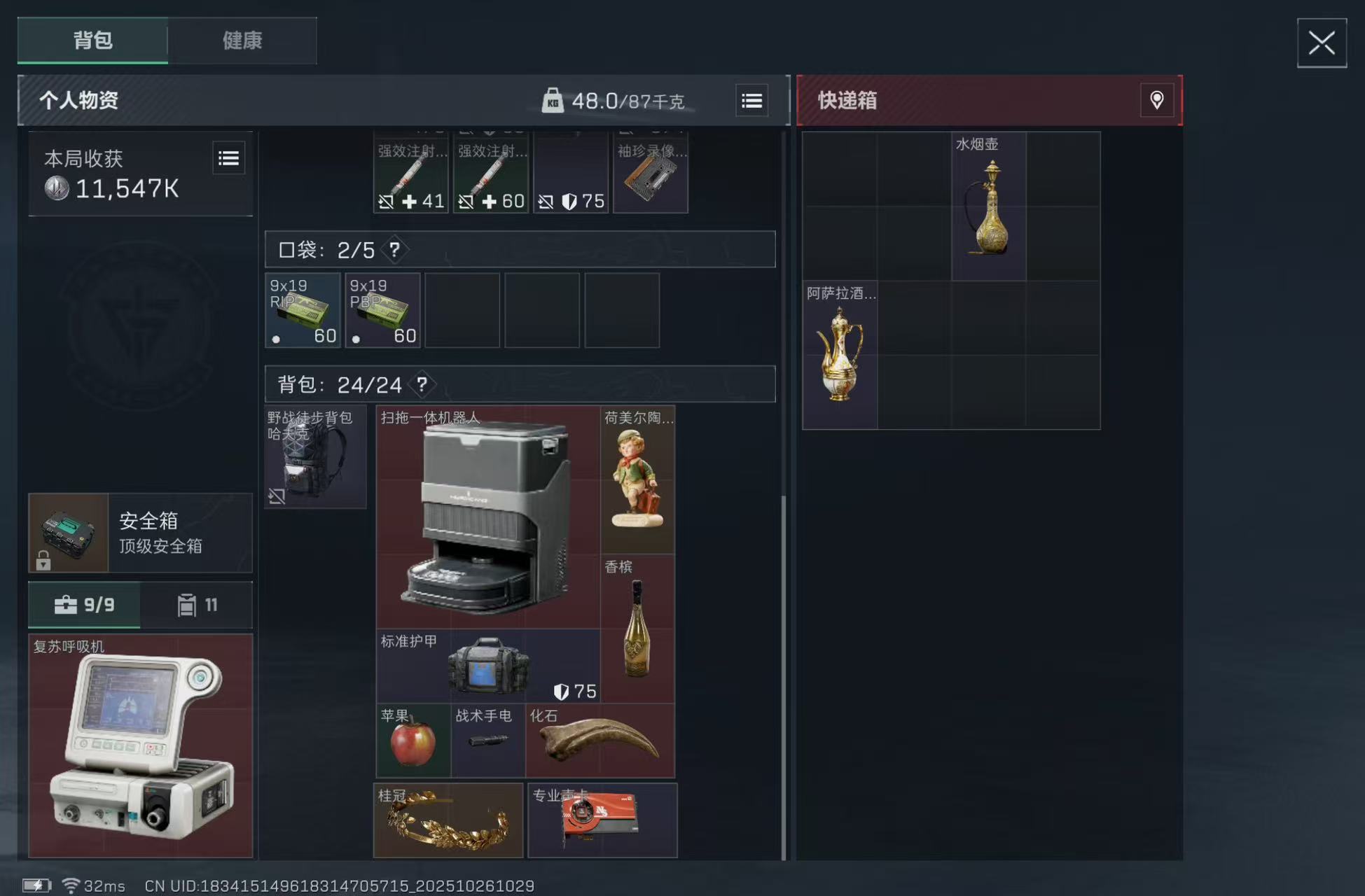Viewport: 1365px width, 896px height.
Task: Click the KG weight icon in the header
Action: [x=555, y=101]
